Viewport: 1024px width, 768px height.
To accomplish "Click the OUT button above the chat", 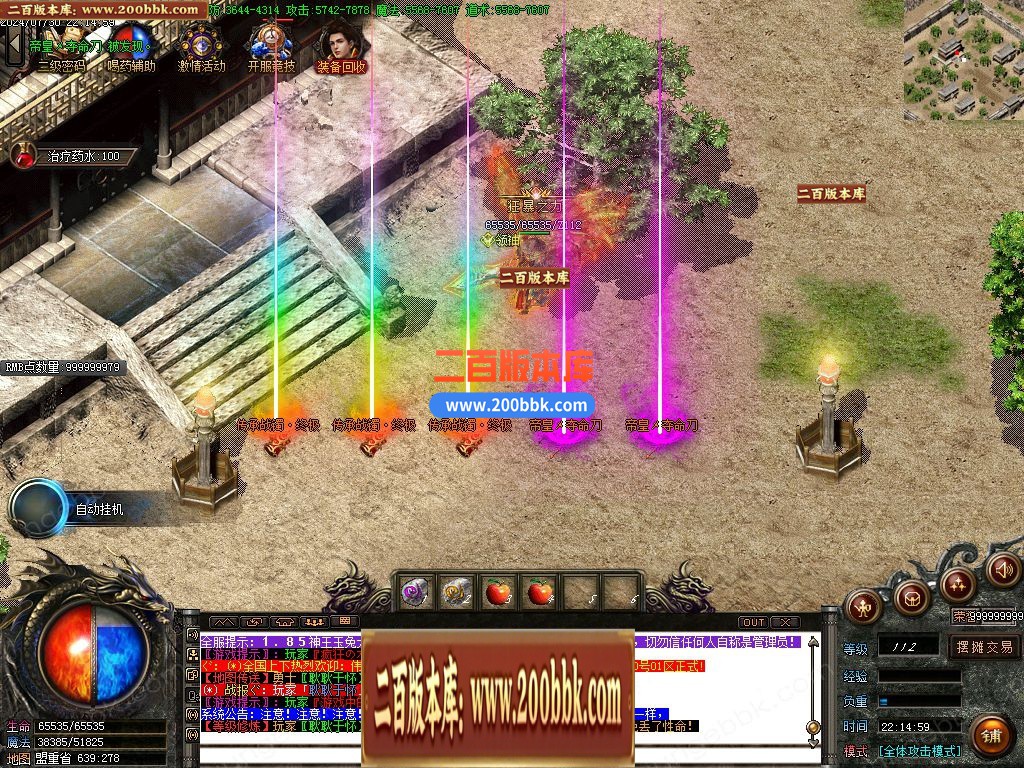I will coord(753,623).
